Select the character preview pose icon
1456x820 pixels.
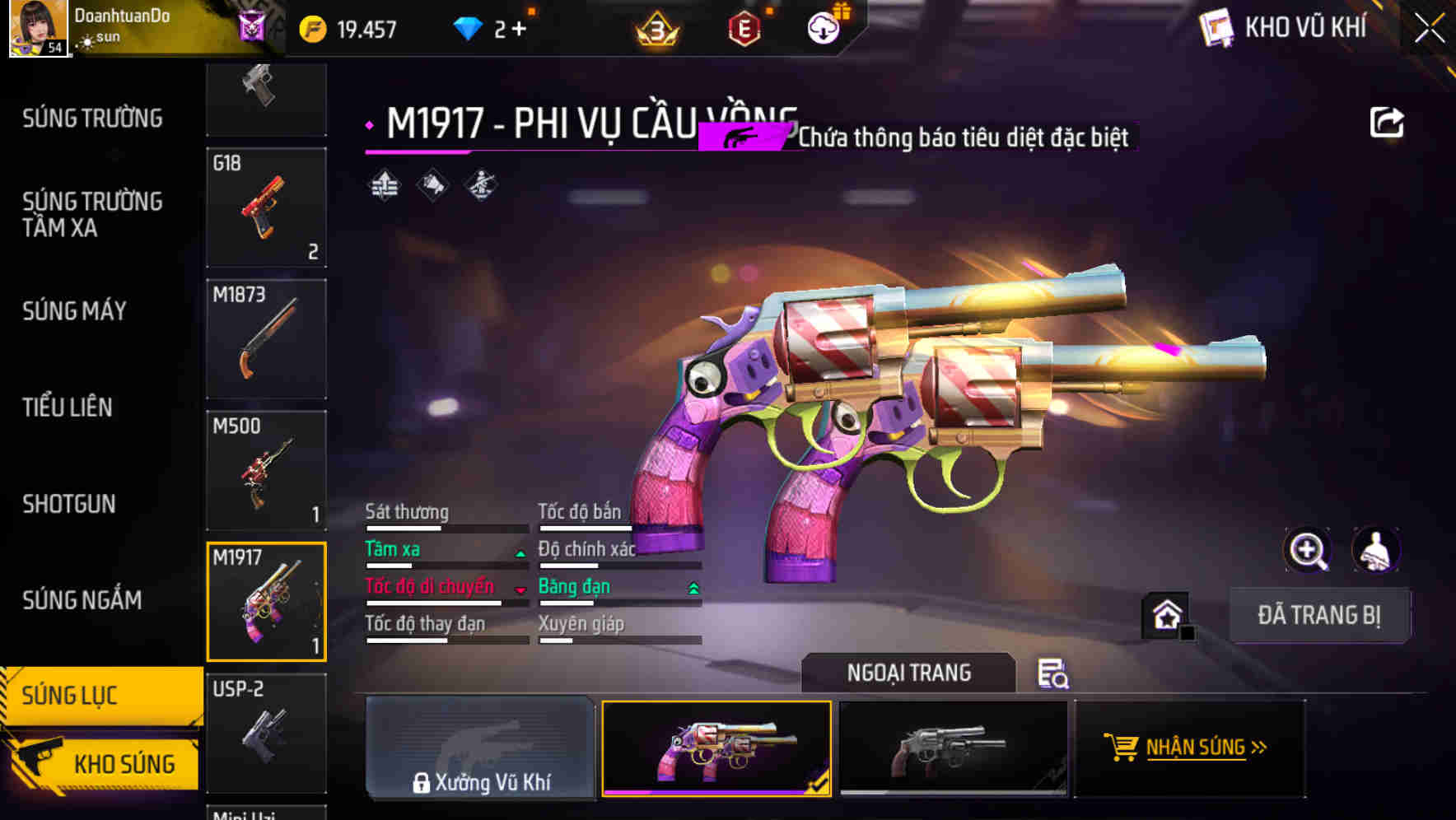coord(1377,550)
